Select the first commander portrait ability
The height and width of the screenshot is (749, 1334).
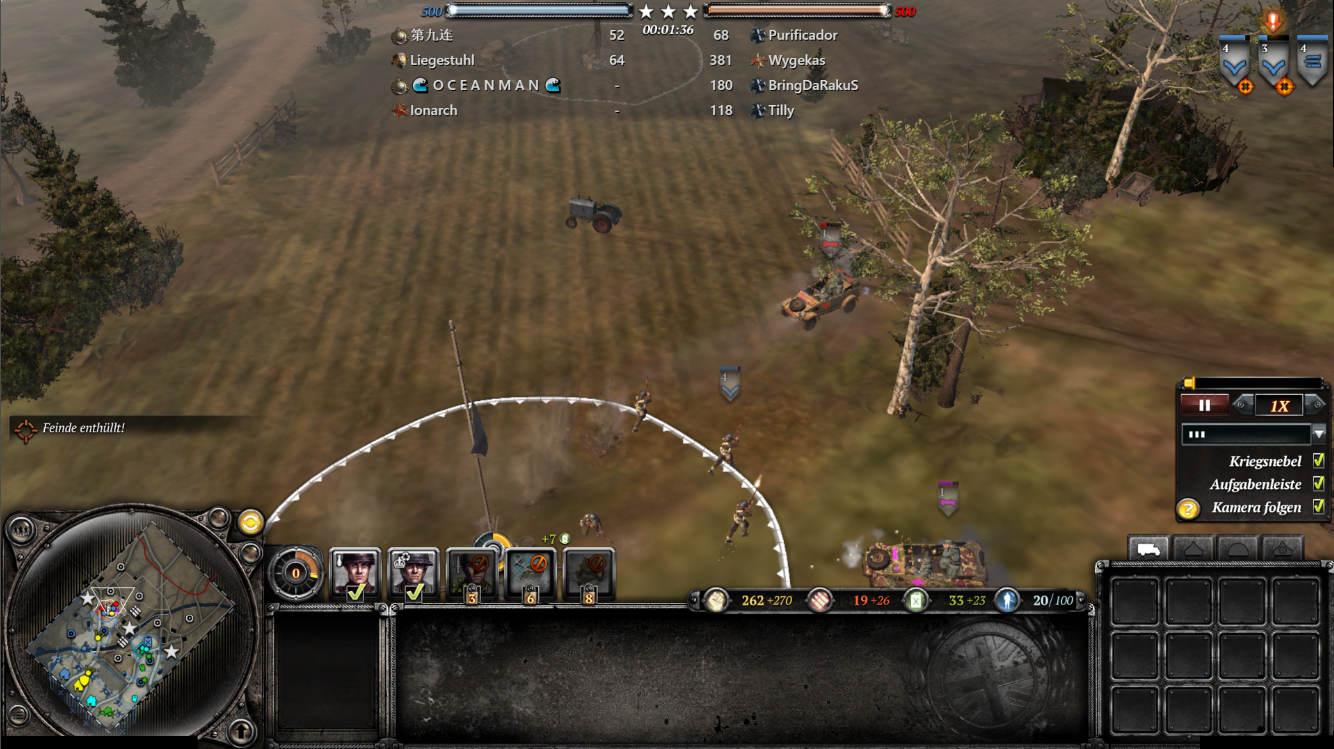tap(355, 573)
